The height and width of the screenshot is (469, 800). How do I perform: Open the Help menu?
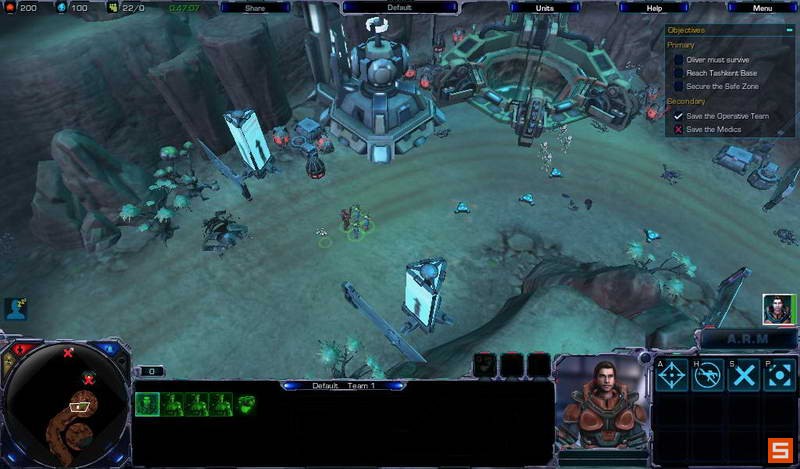tap(653, 7)
